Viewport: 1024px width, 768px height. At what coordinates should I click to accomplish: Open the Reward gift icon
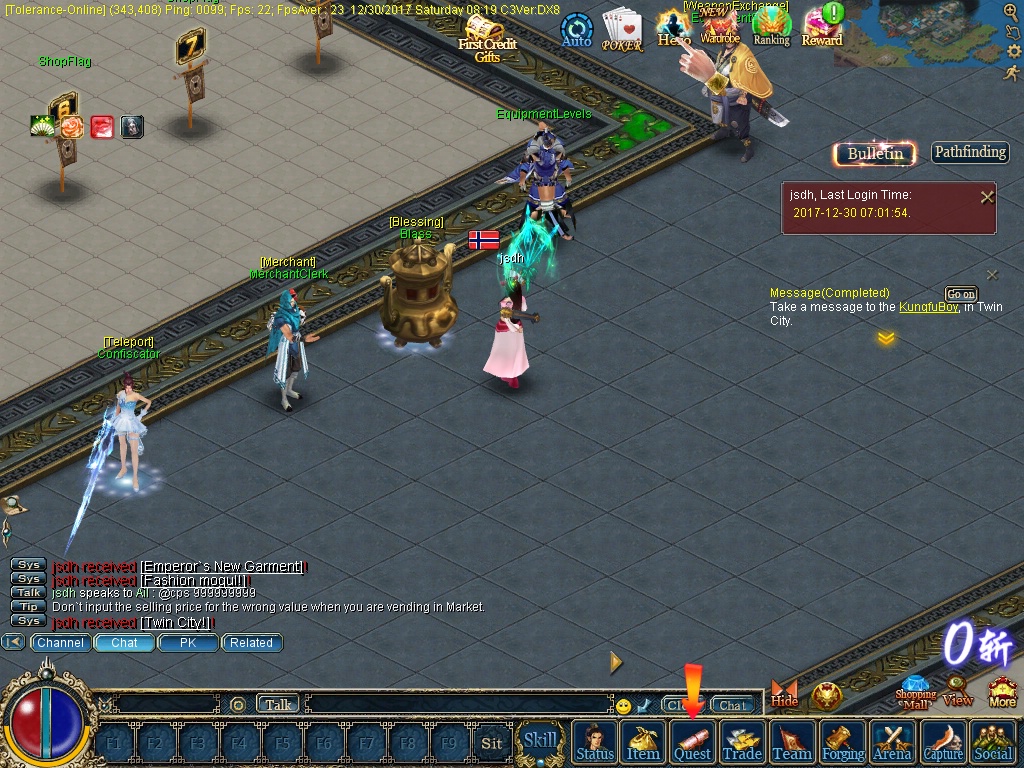822,27
